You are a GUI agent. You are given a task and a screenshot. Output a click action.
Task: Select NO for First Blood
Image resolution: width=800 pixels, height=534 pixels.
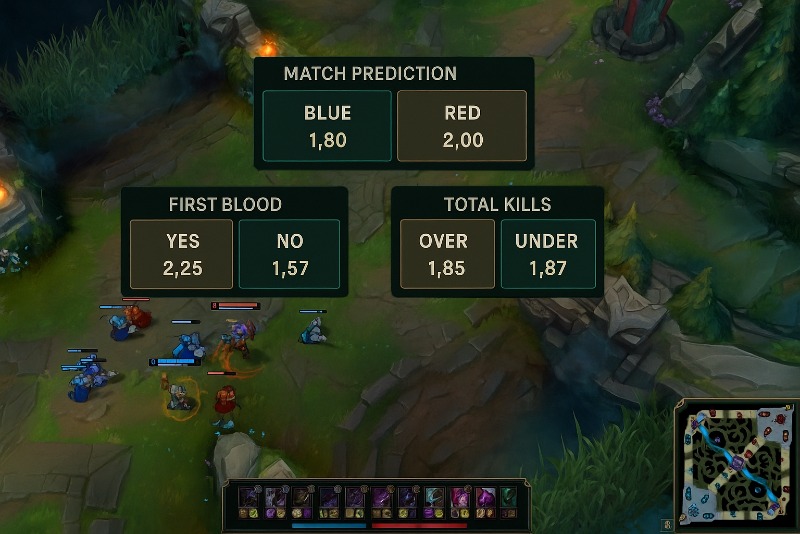tap(290, 254)
